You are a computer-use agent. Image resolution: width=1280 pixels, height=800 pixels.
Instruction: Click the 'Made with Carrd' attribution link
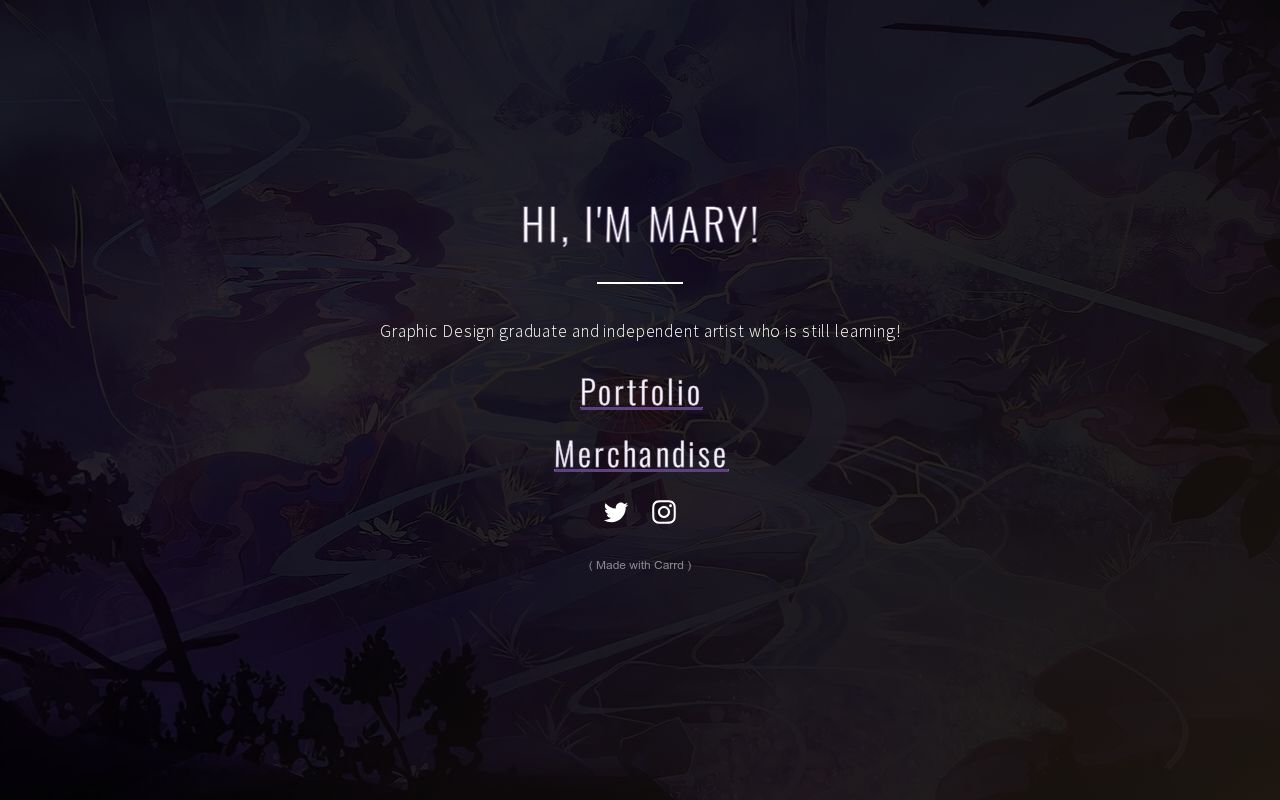coord(640,565)
